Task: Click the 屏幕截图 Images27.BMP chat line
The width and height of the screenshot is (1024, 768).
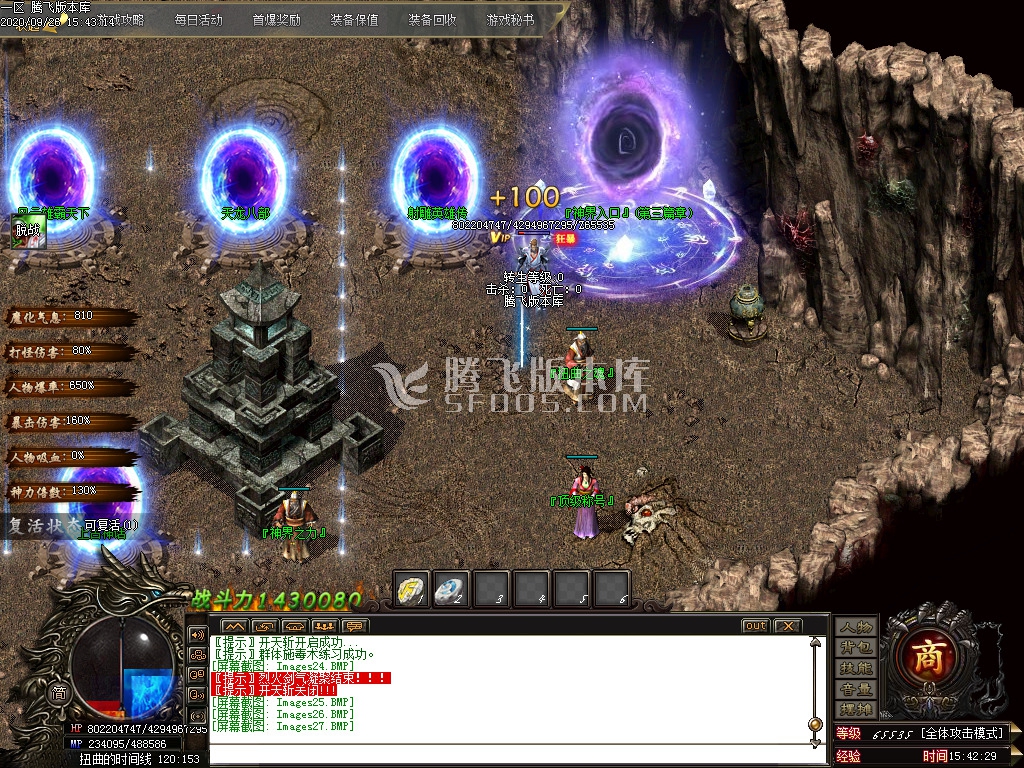Action: click(x=284, y=726)
